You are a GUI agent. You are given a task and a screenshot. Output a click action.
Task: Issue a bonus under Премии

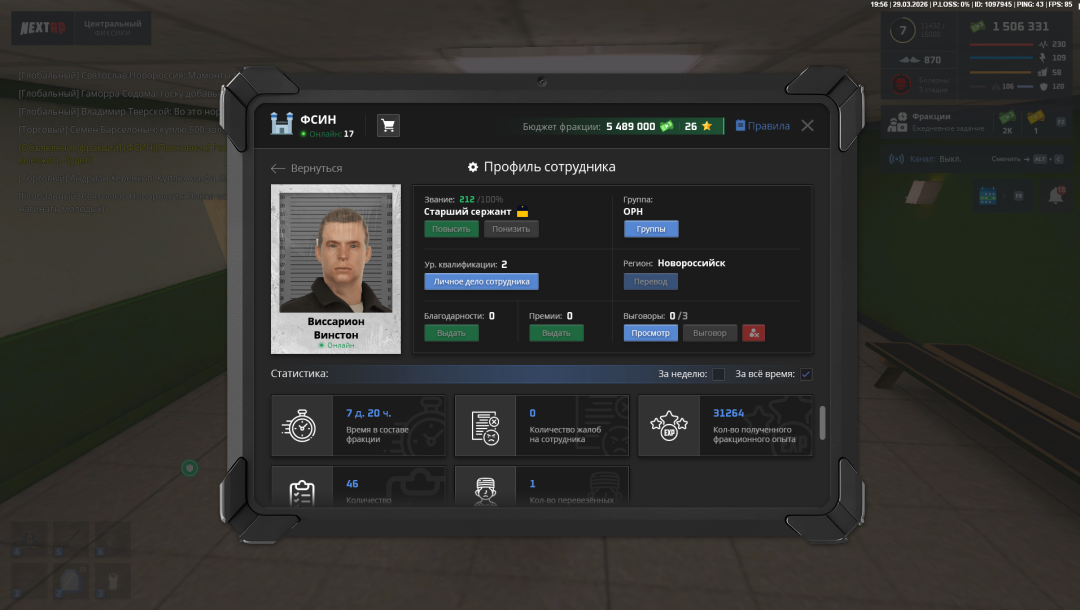tap(556, 333)
